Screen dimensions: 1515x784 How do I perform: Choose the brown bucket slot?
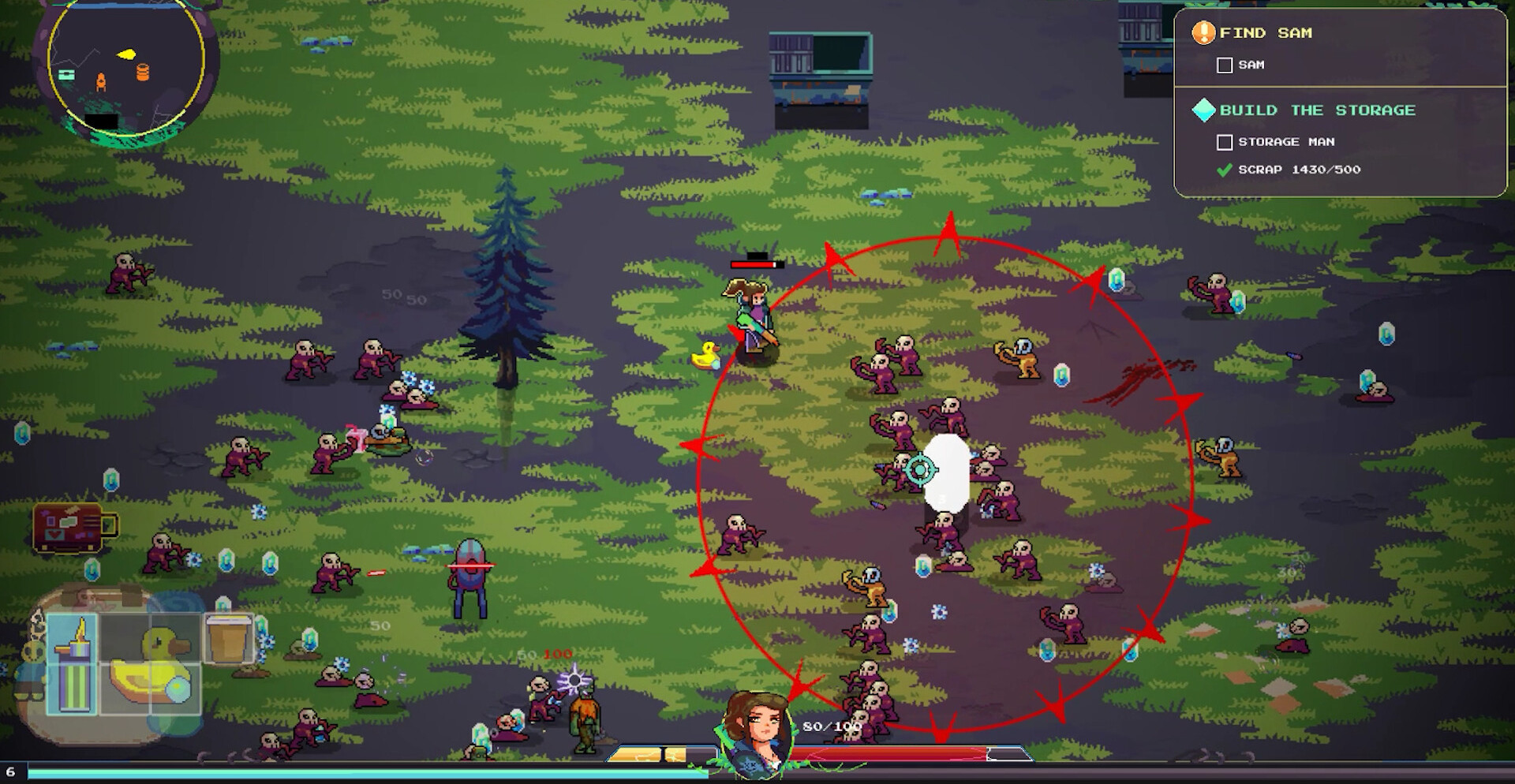(x=228, y=638)
